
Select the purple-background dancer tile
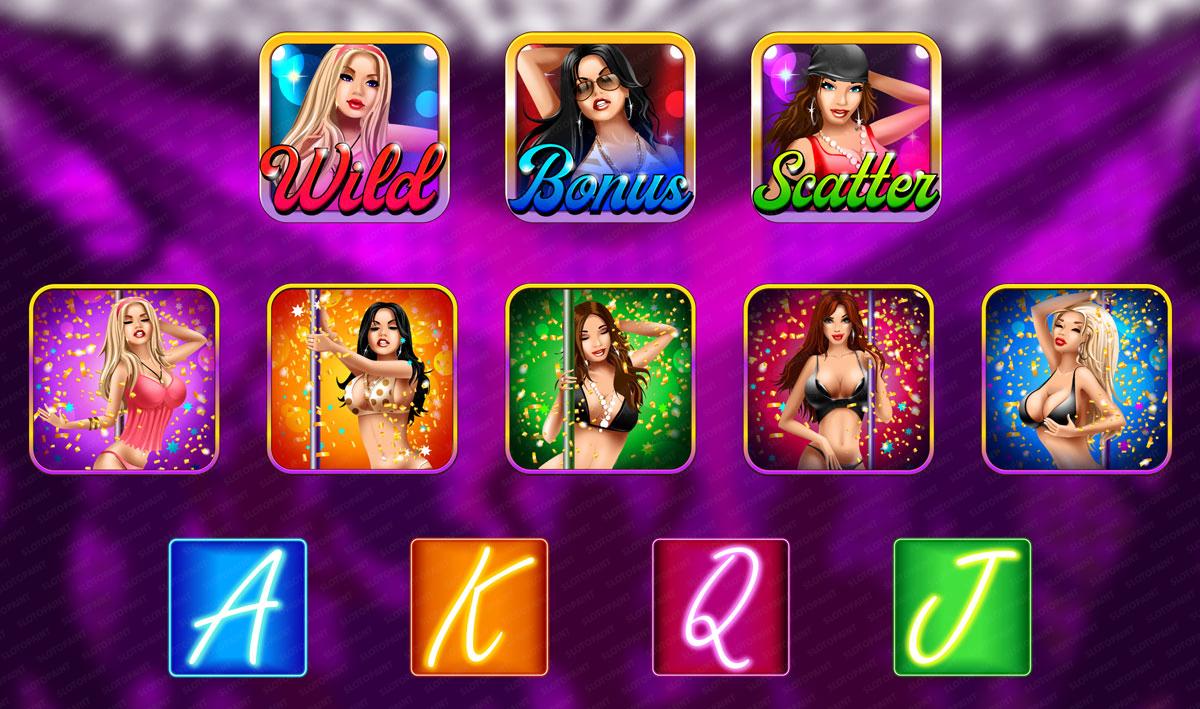tap(124, 379)
